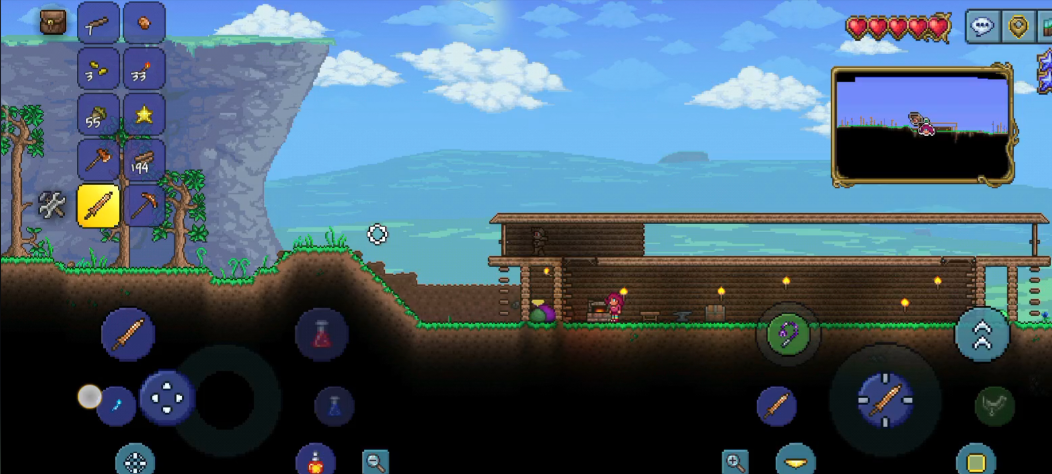The image size is (1052, 474).
Task: Select the copper shortsword hotbar slot
Action: pyautogui.click(x=98, y=206)
